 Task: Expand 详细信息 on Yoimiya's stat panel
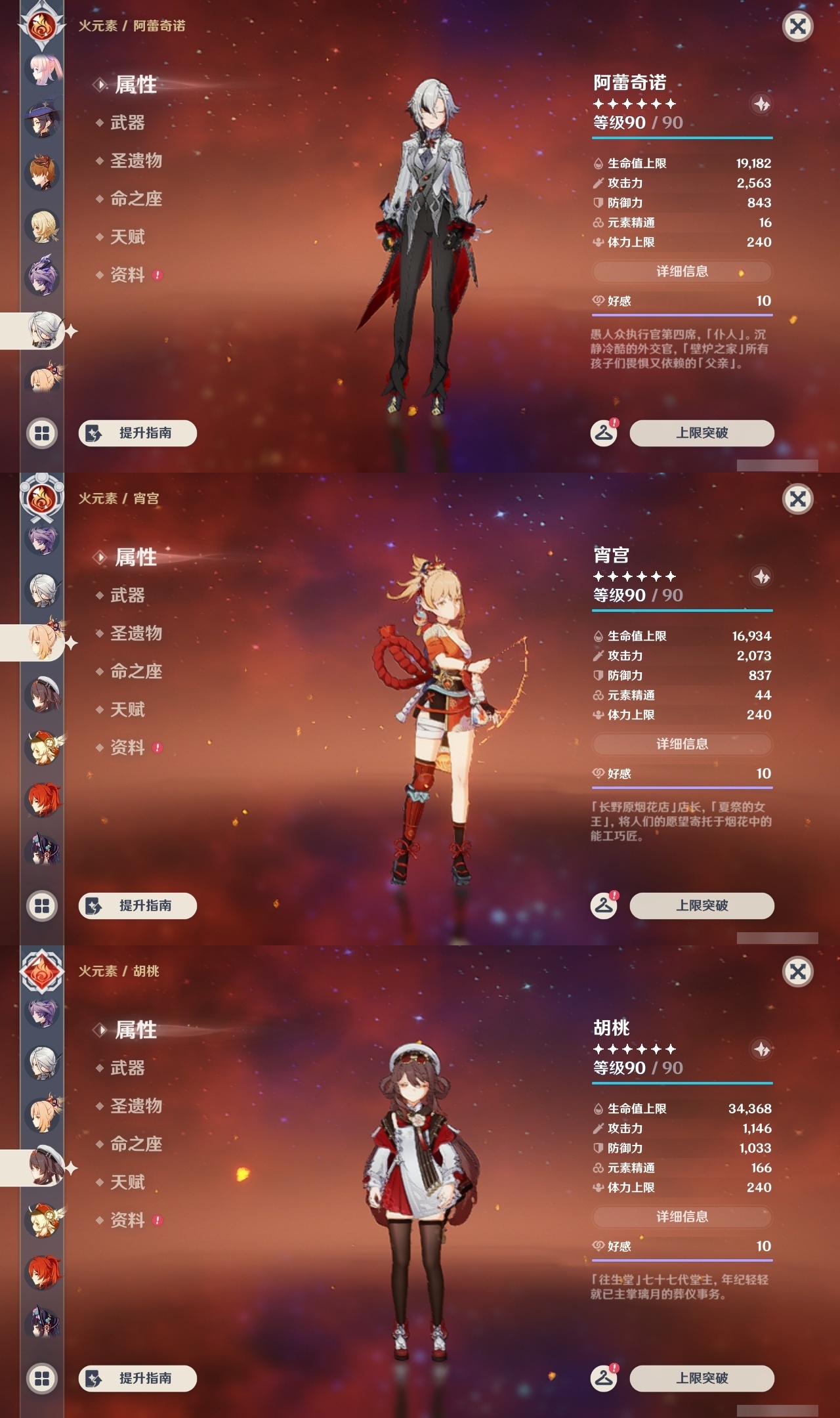682,744
